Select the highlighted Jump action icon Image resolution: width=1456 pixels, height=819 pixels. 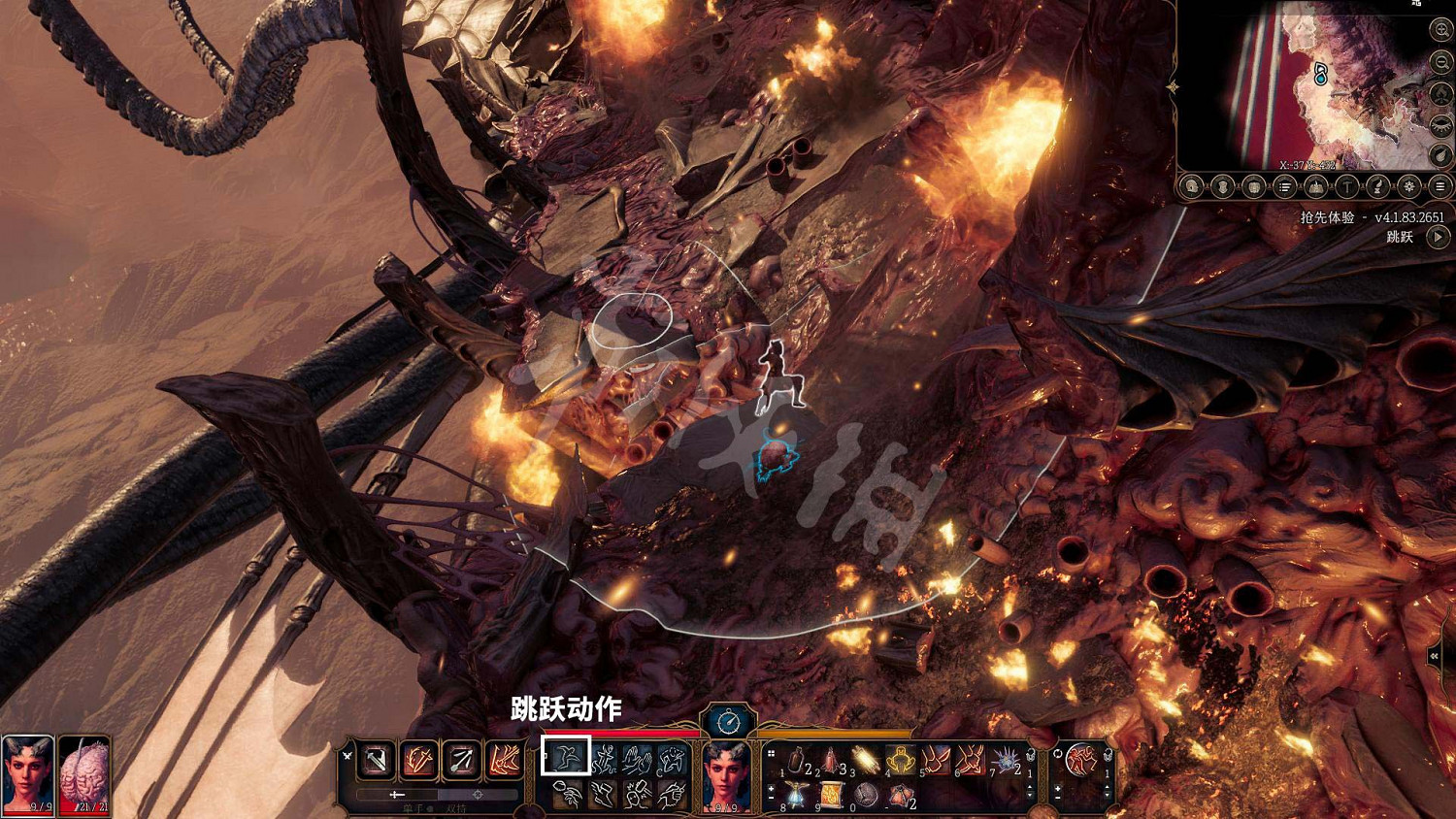[x=566, y=756]
